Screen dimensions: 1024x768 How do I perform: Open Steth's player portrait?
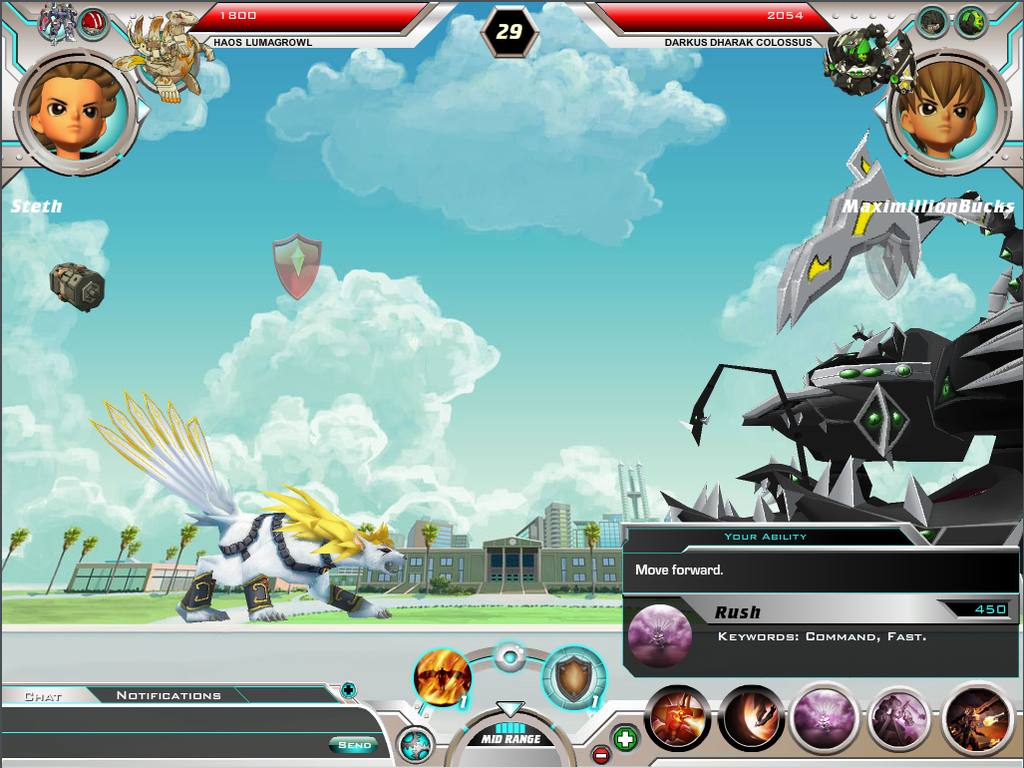[x=75, y=112]
